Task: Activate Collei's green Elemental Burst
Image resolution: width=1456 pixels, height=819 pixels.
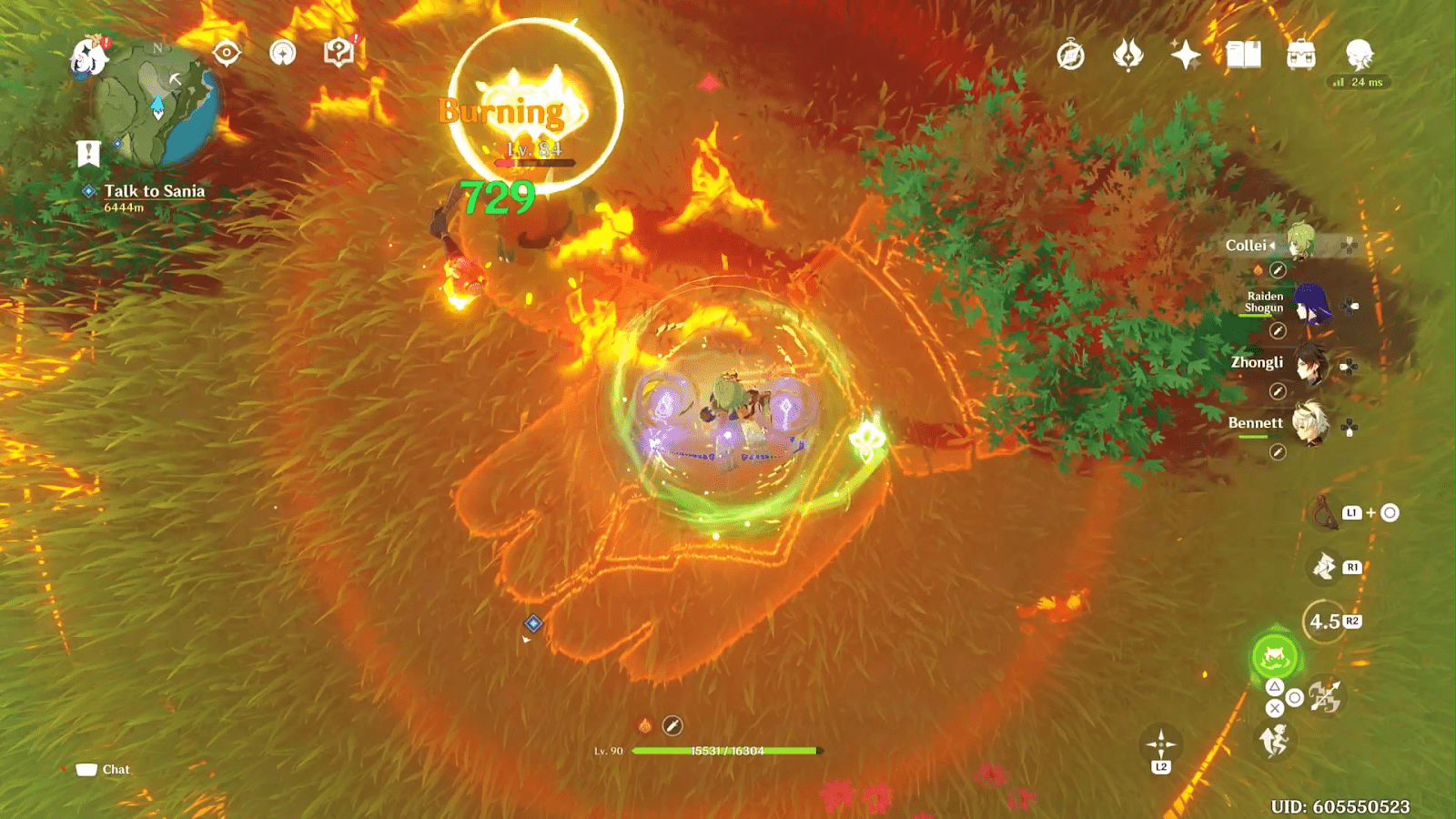Action: tap(1275, 655)
